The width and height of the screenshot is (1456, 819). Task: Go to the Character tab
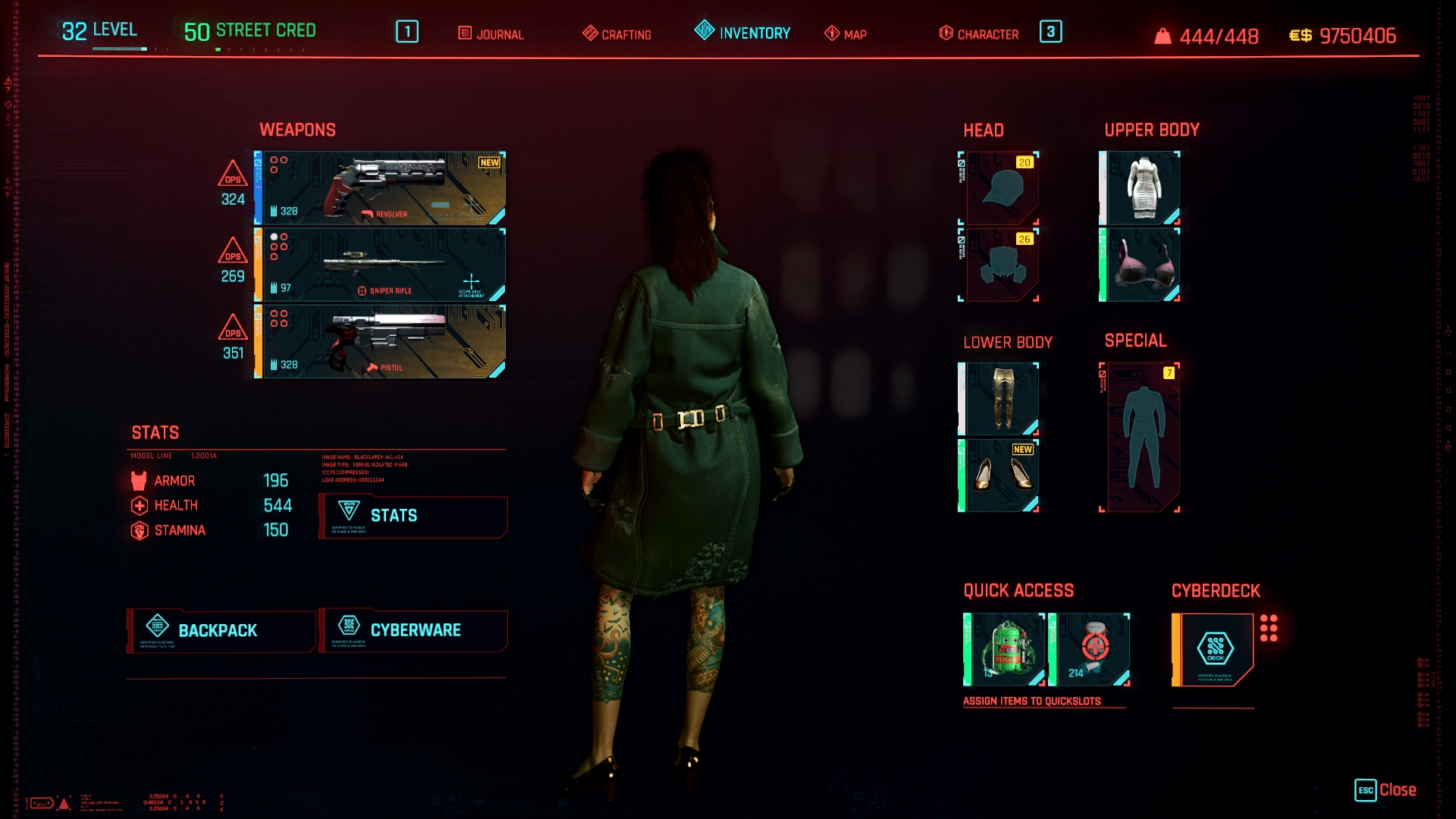pyautogui.click(x=979, y=34)
